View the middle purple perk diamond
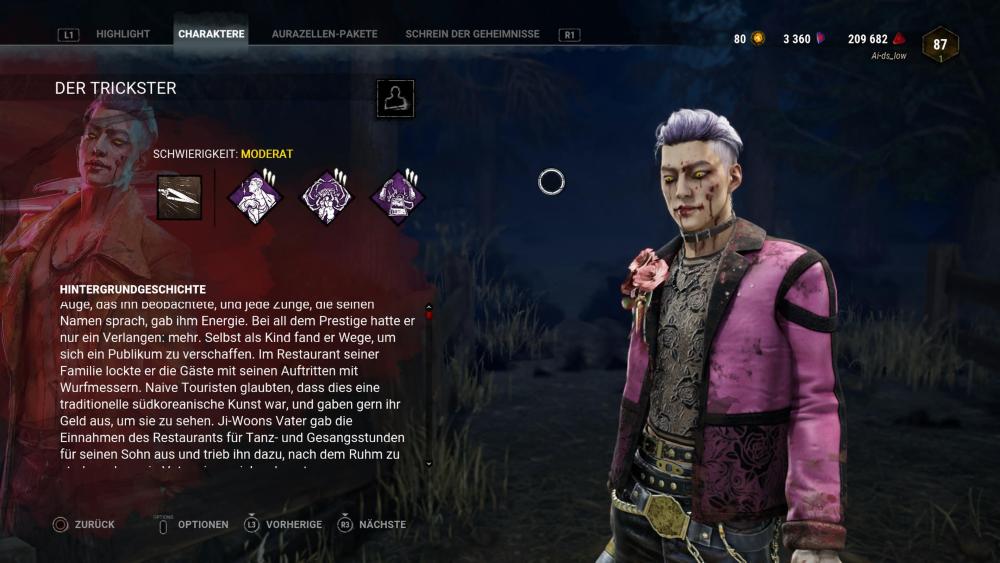1000x563 pixels. click(x=327, y=197)
